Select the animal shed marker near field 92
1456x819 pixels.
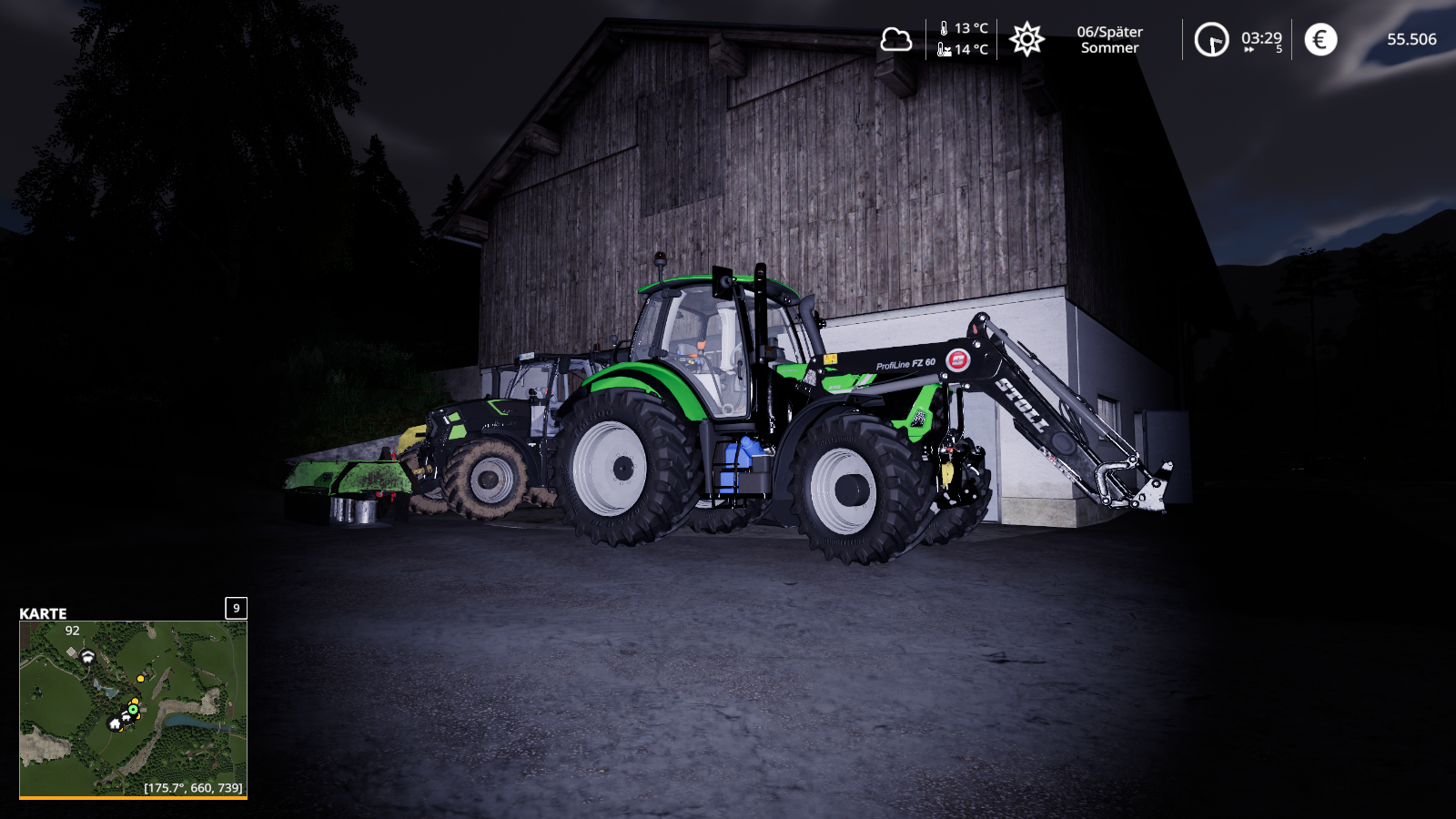click(x=87, y=655)
